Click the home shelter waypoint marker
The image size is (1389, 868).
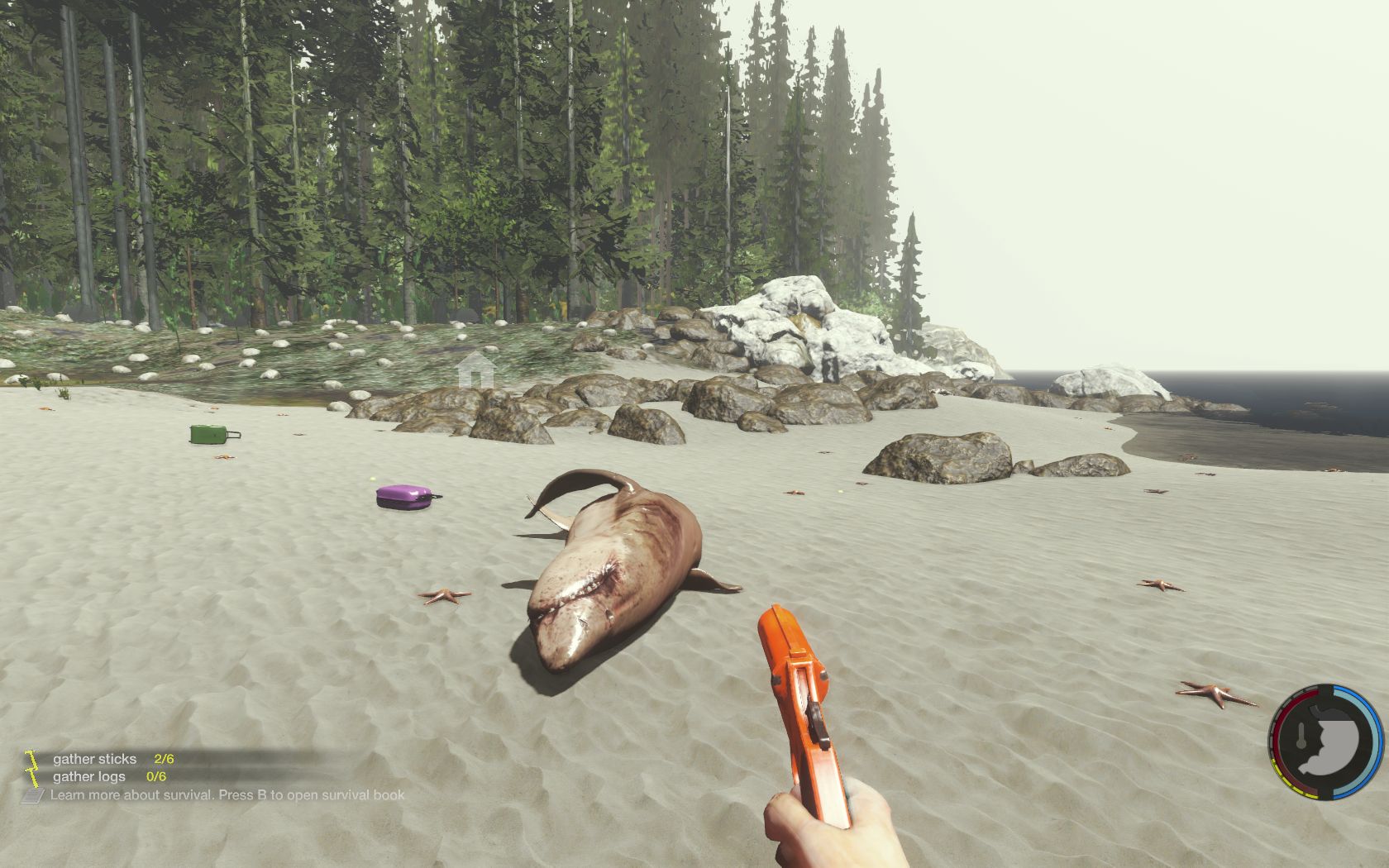(x=475, y=370)
